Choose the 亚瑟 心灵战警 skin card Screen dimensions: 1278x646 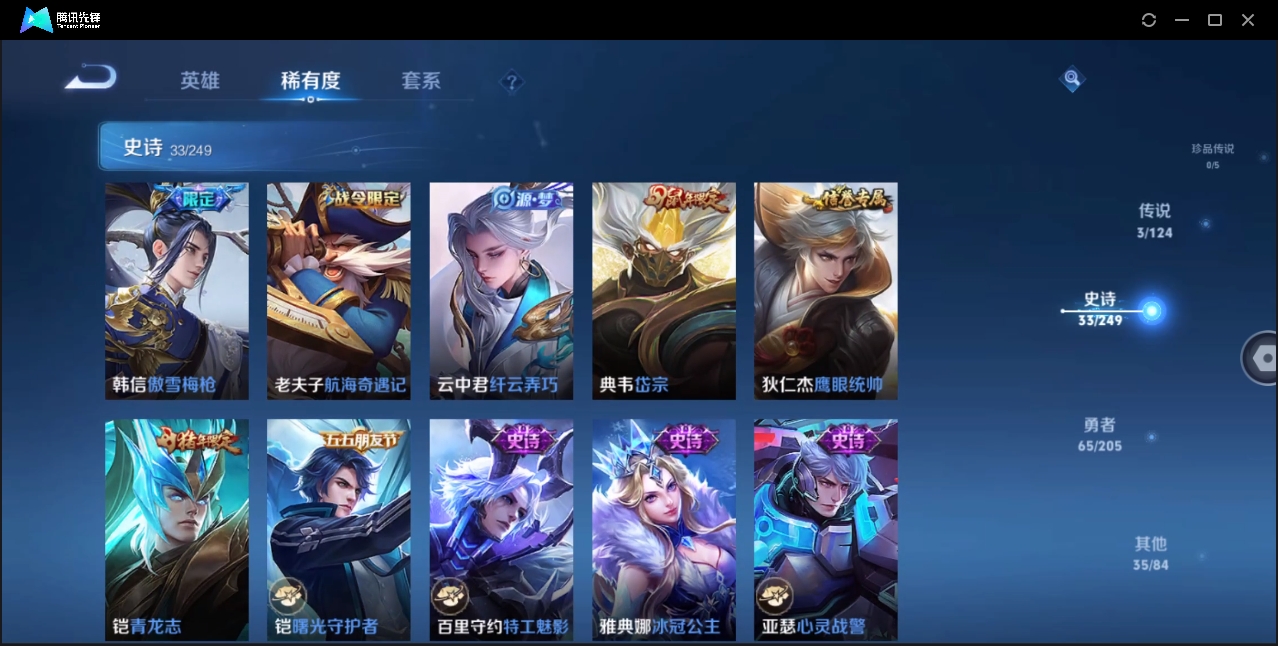(825, 529)
